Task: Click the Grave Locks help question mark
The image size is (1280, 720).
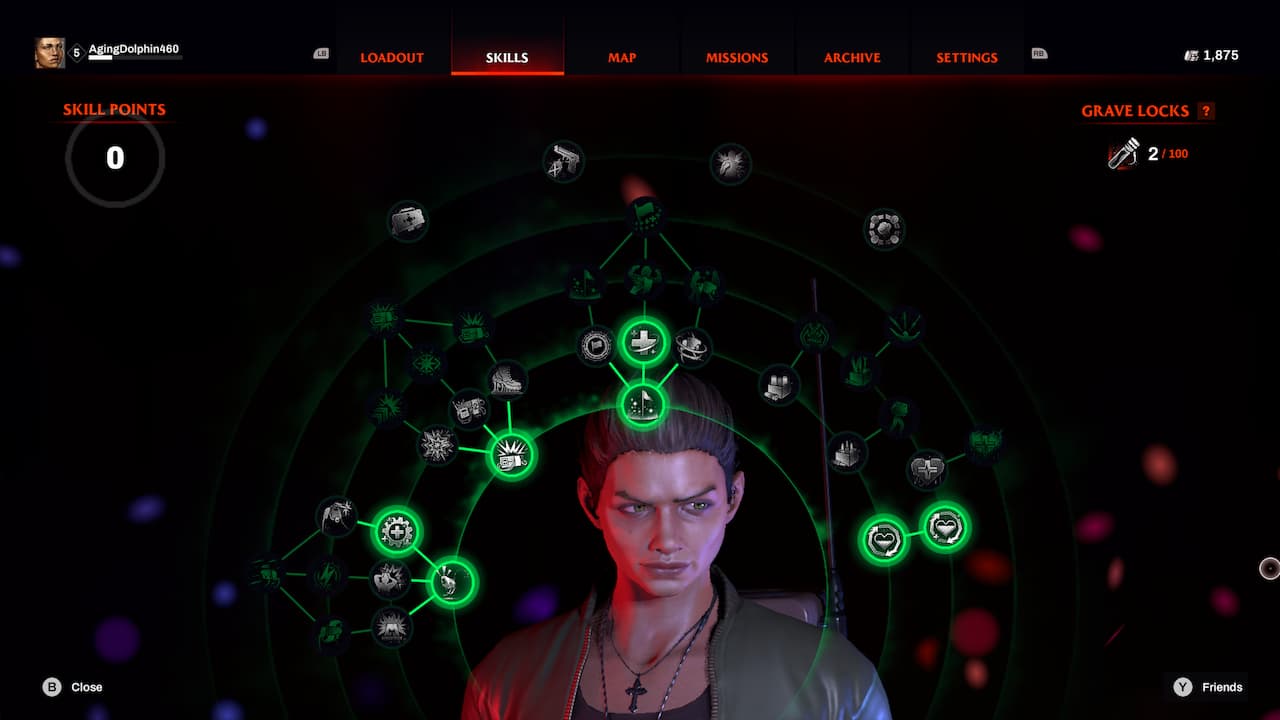Action: [1204, 111]
